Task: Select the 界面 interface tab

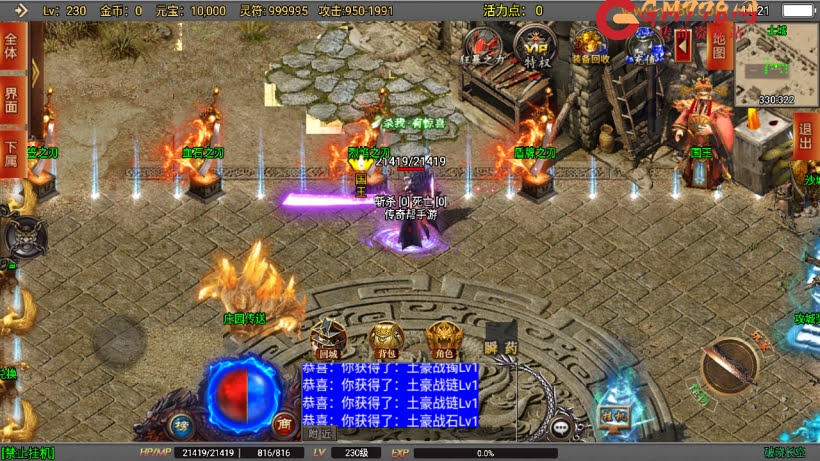Action: 11,100
